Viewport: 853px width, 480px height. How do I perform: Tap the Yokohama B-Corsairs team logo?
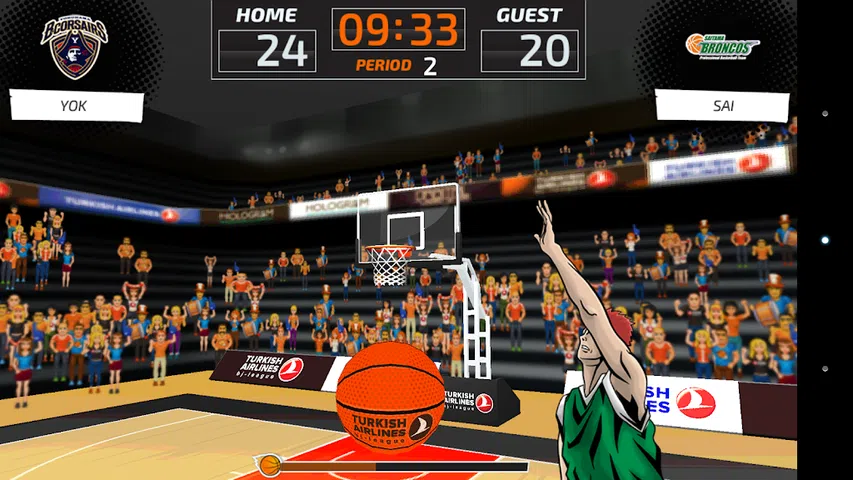coord(74,46)
